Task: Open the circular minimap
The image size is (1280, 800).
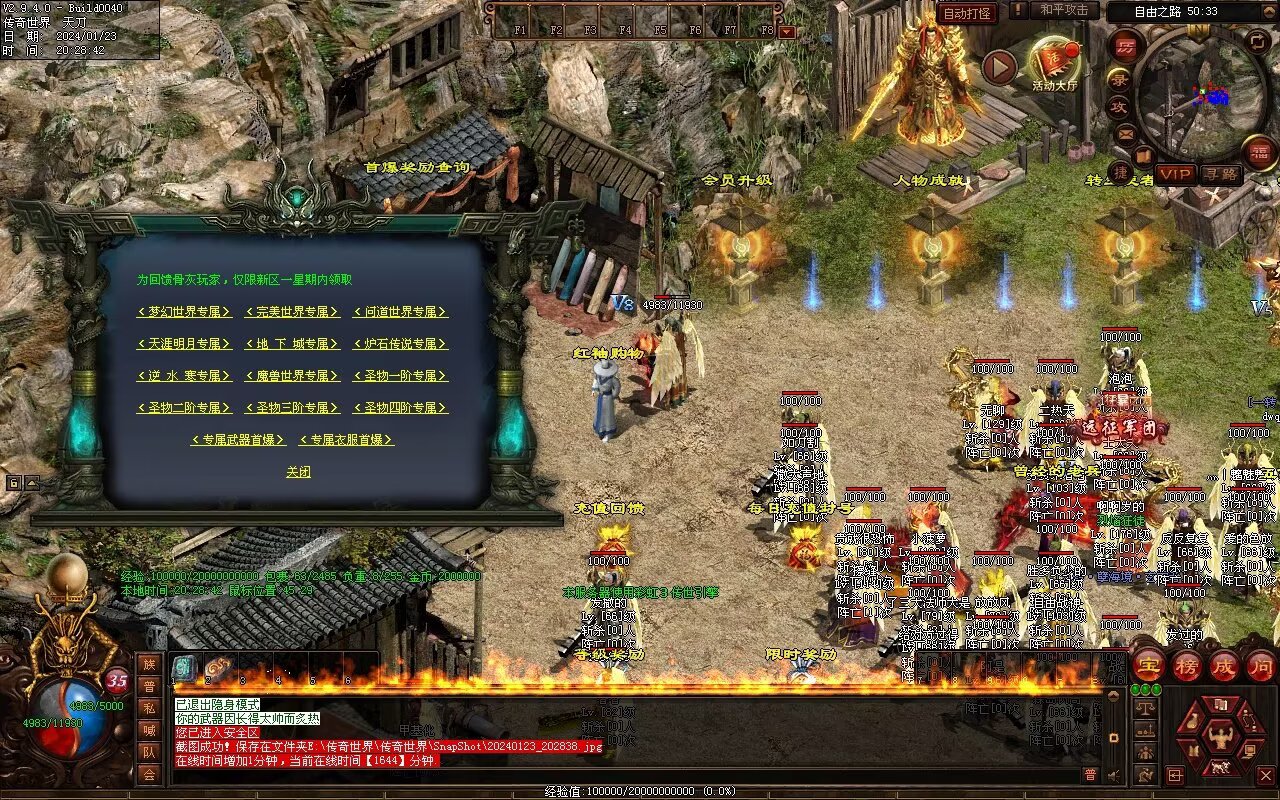Action: pos(1200,95)
